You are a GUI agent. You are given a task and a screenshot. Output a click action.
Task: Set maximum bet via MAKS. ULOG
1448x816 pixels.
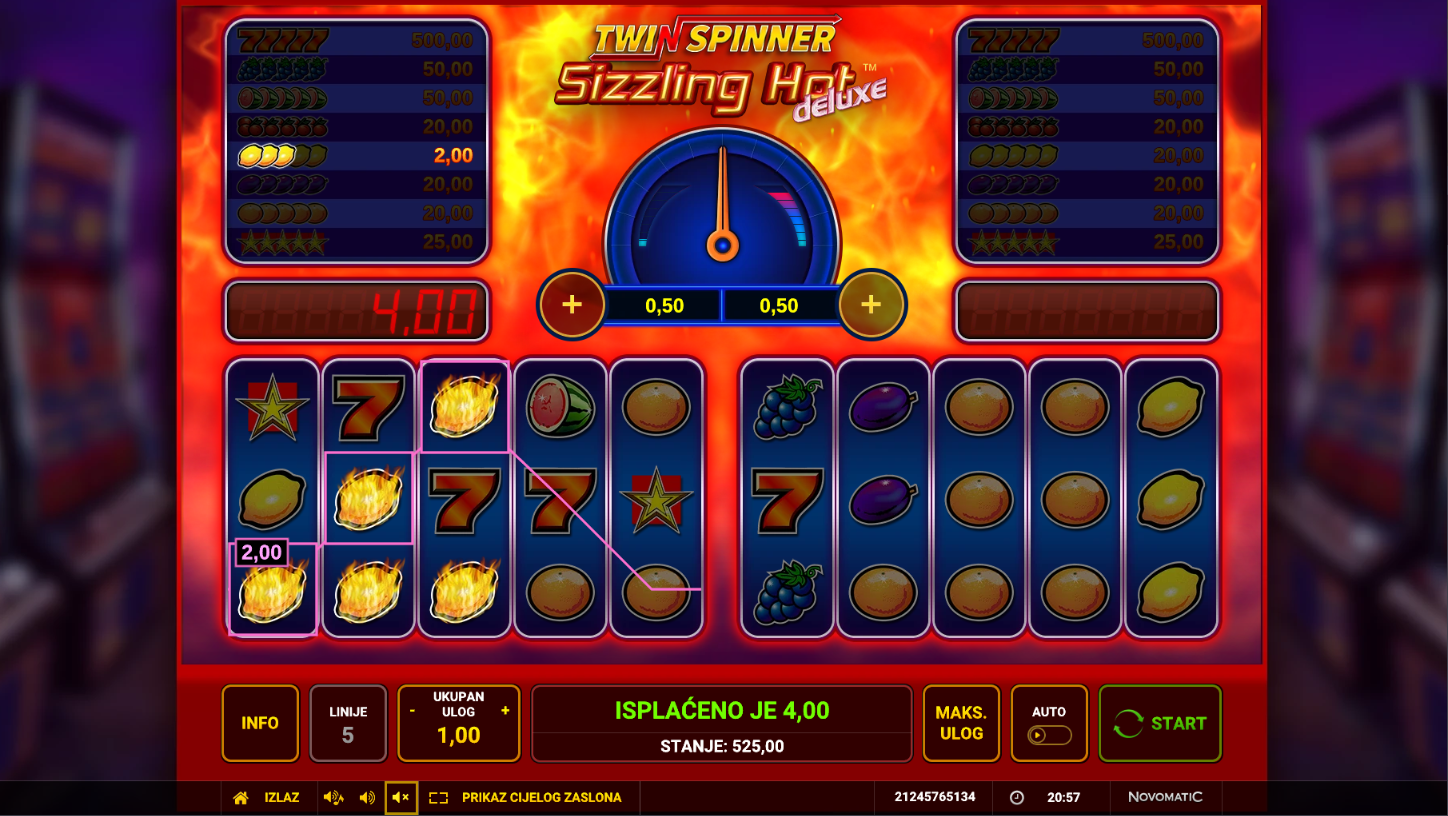pyautogui.click(x=960, y=723)
